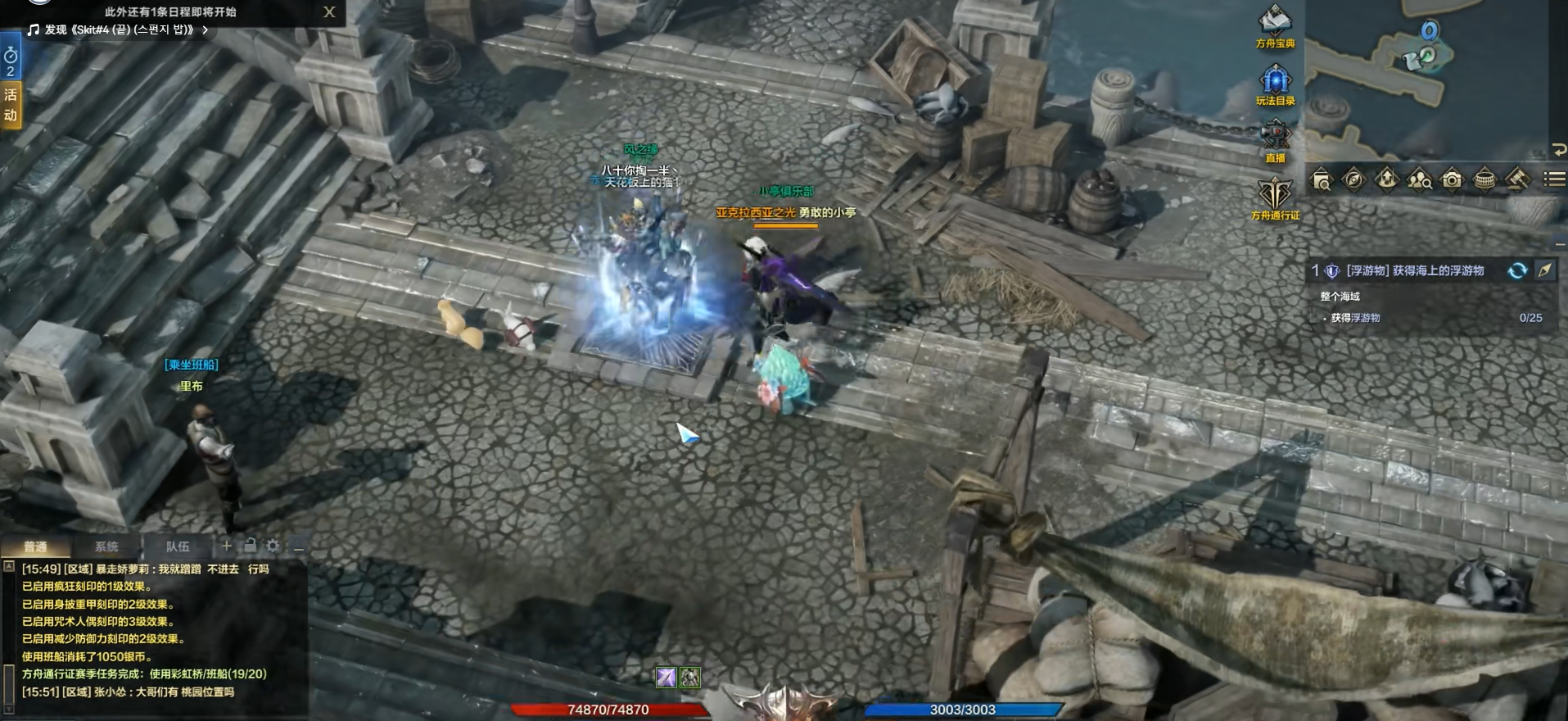Open the music discovery Skit#4 banner

click(120, 29)
